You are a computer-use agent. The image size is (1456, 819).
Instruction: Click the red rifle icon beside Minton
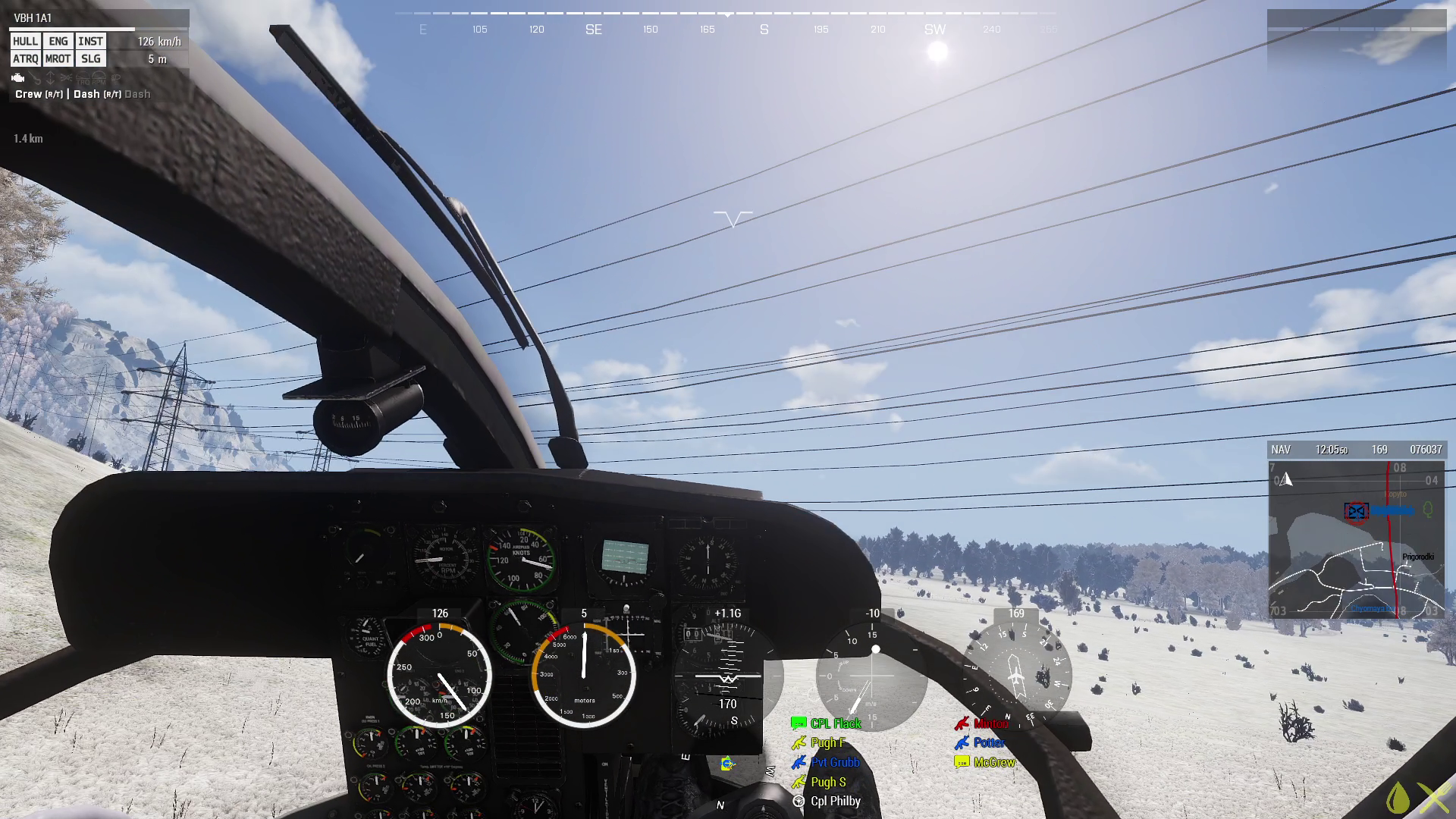pos(962,723)
